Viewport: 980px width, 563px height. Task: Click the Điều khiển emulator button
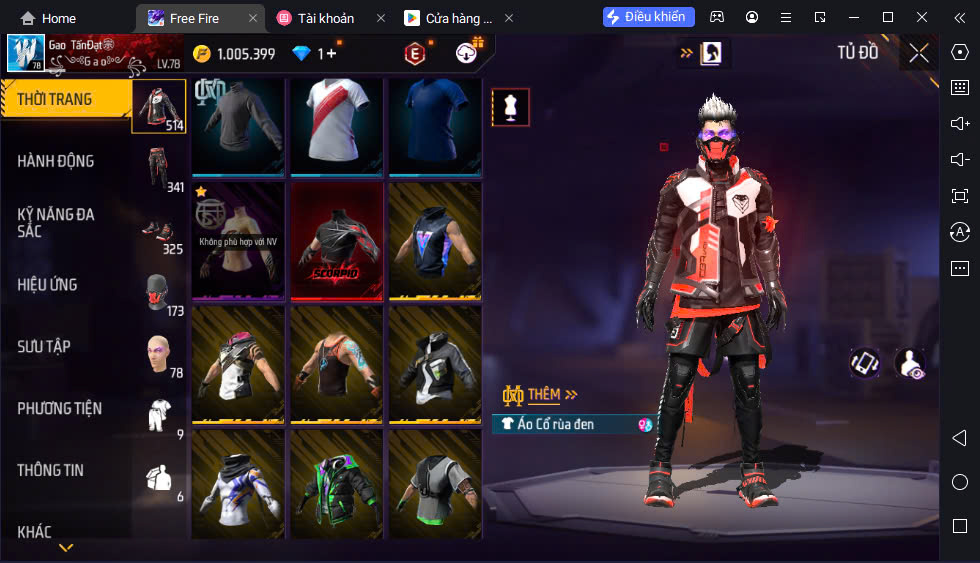648,17
